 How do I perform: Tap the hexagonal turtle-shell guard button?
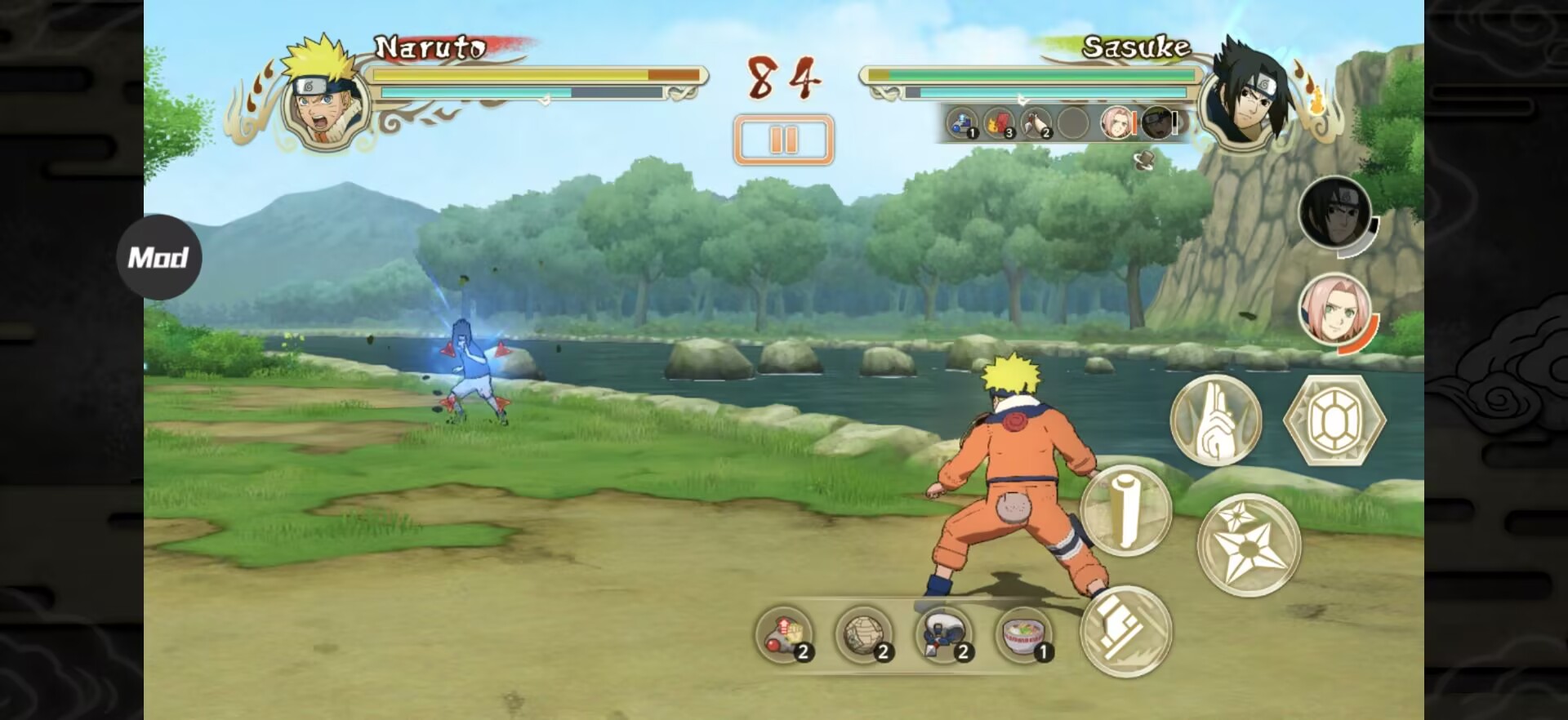1334,420
